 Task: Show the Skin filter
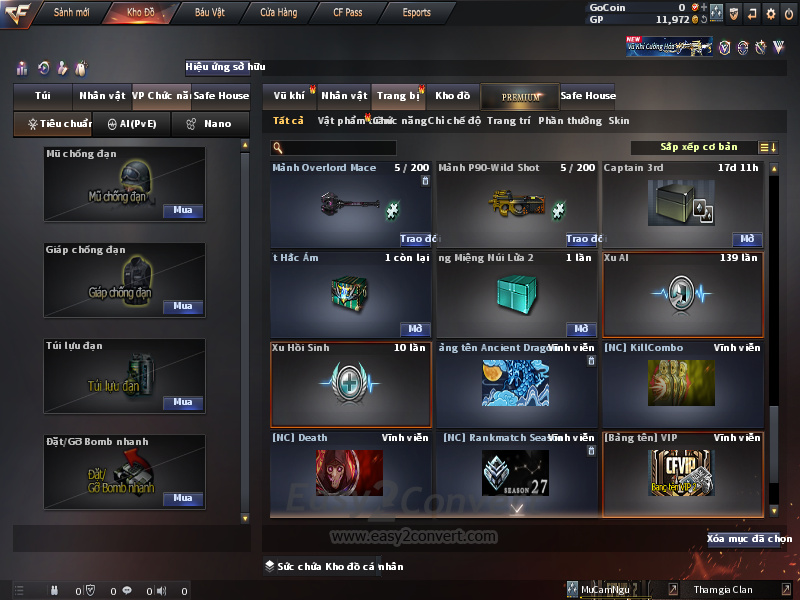619,121
